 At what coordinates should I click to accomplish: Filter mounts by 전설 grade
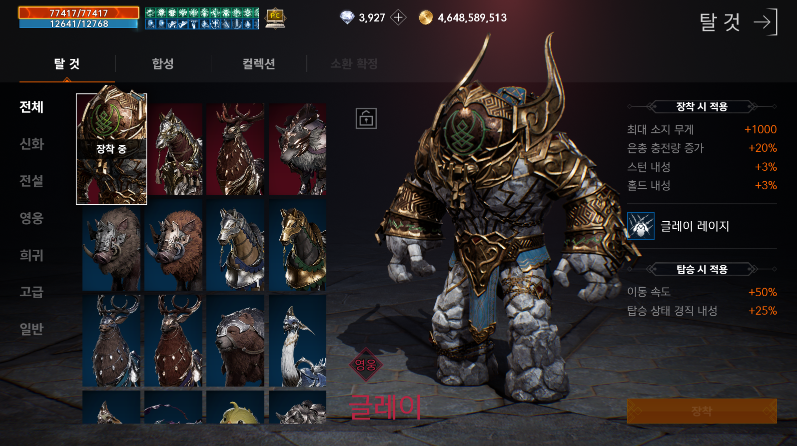point(32,181)
